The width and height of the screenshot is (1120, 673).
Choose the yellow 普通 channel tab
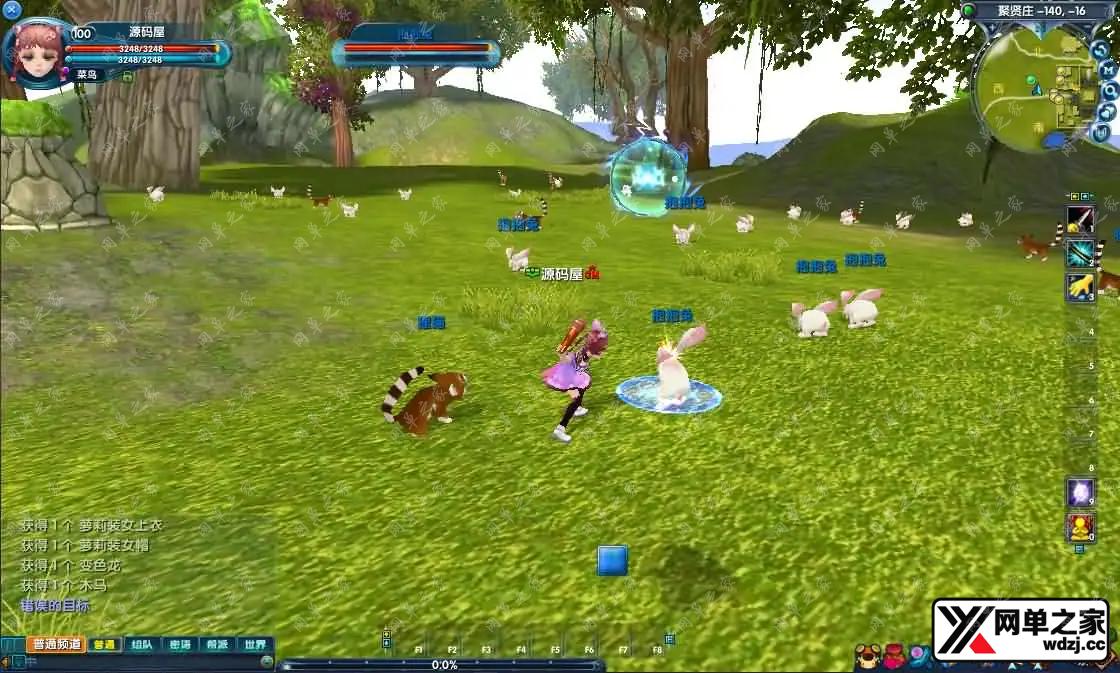103,645
